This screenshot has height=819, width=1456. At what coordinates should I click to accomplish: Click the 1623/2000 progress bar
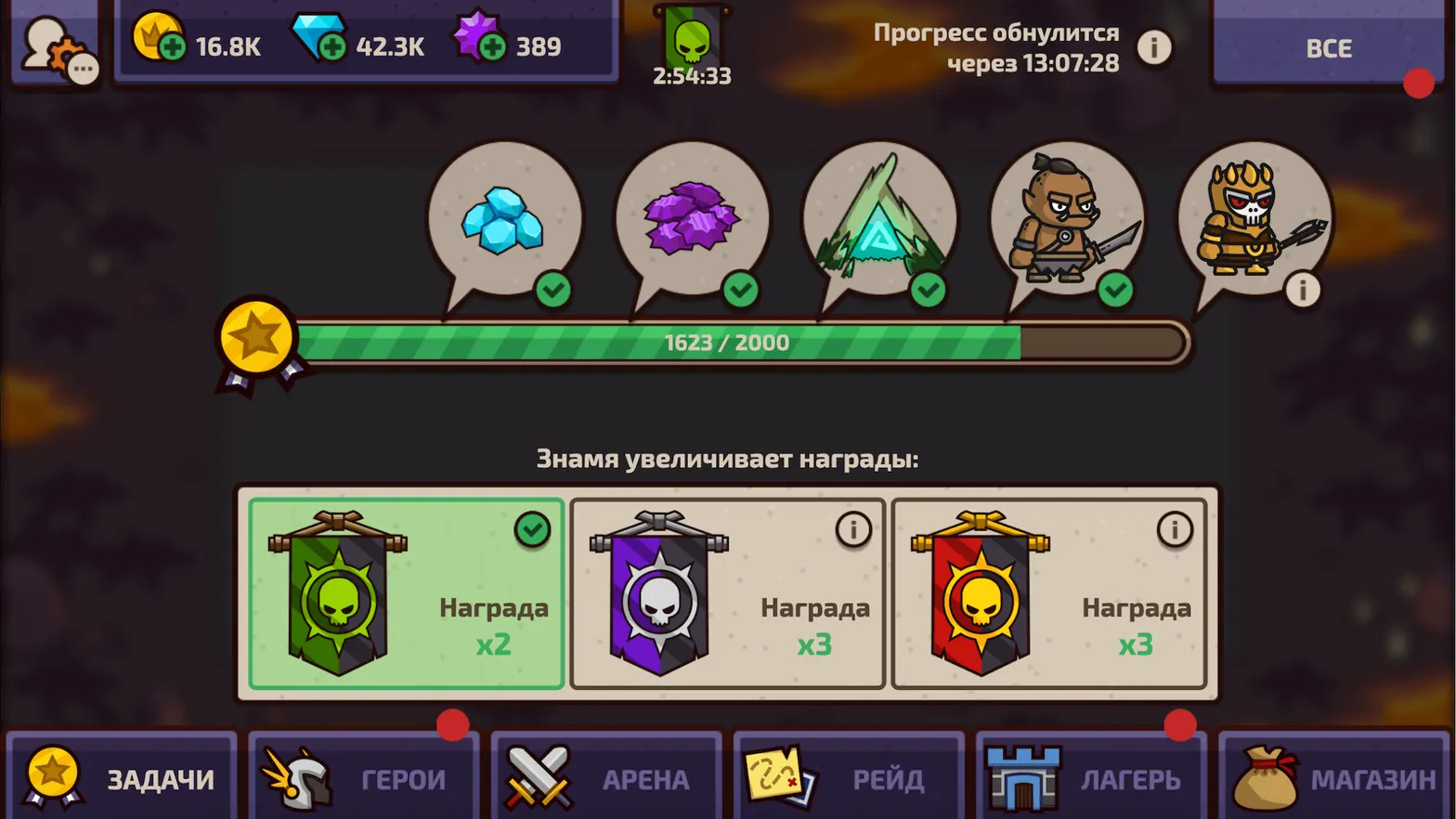pos(727,342)
